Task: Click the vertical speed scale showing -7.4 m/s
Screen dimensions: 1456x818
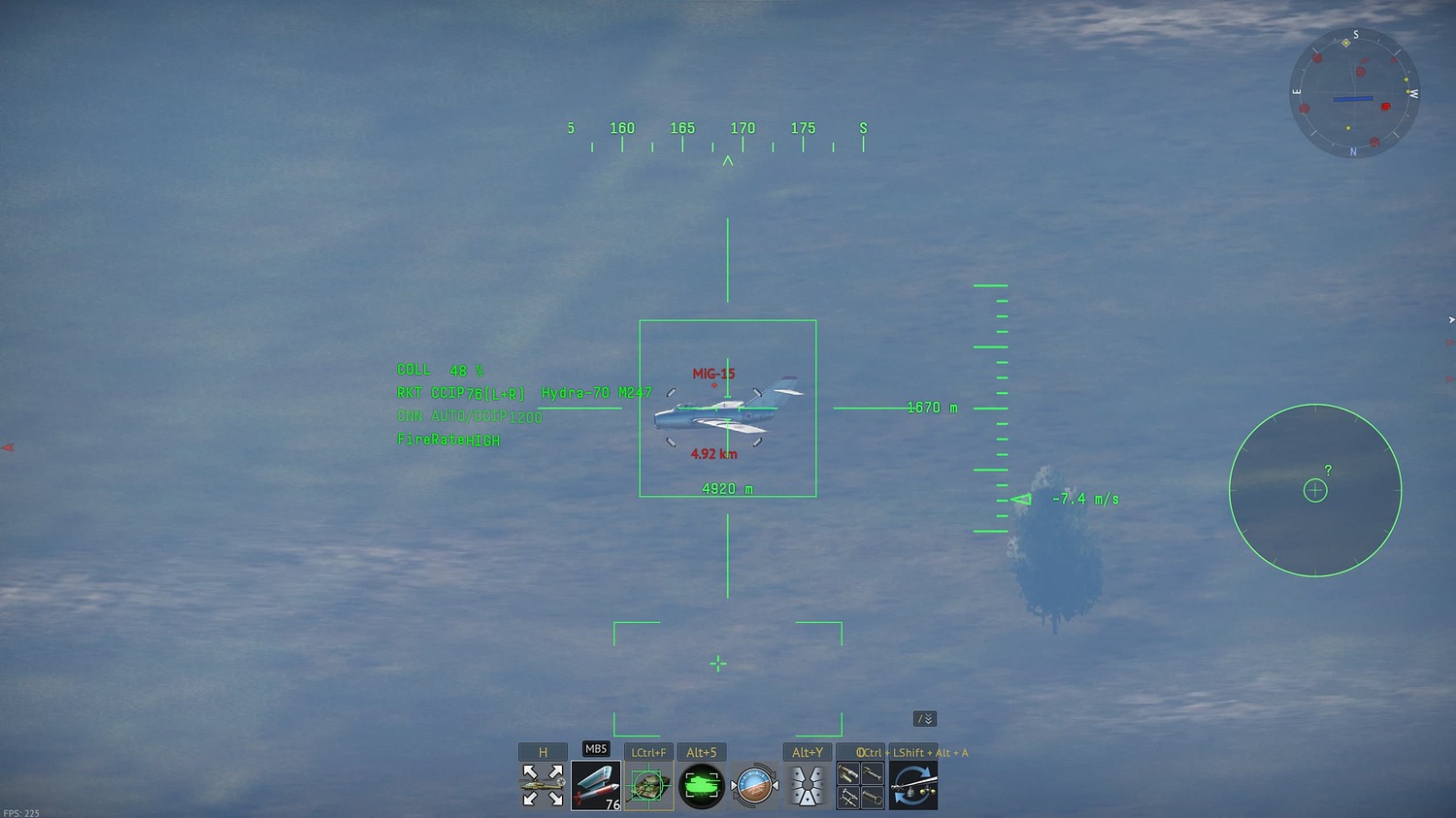Action: coord(991,408)
